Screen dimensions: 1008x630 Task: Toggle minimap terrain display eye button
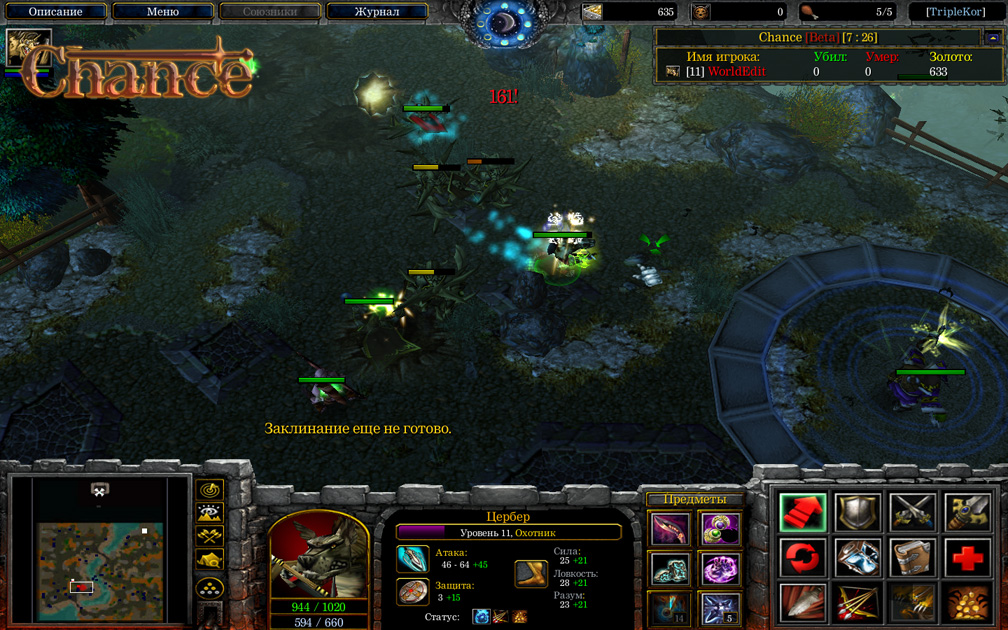coord(209,513)
